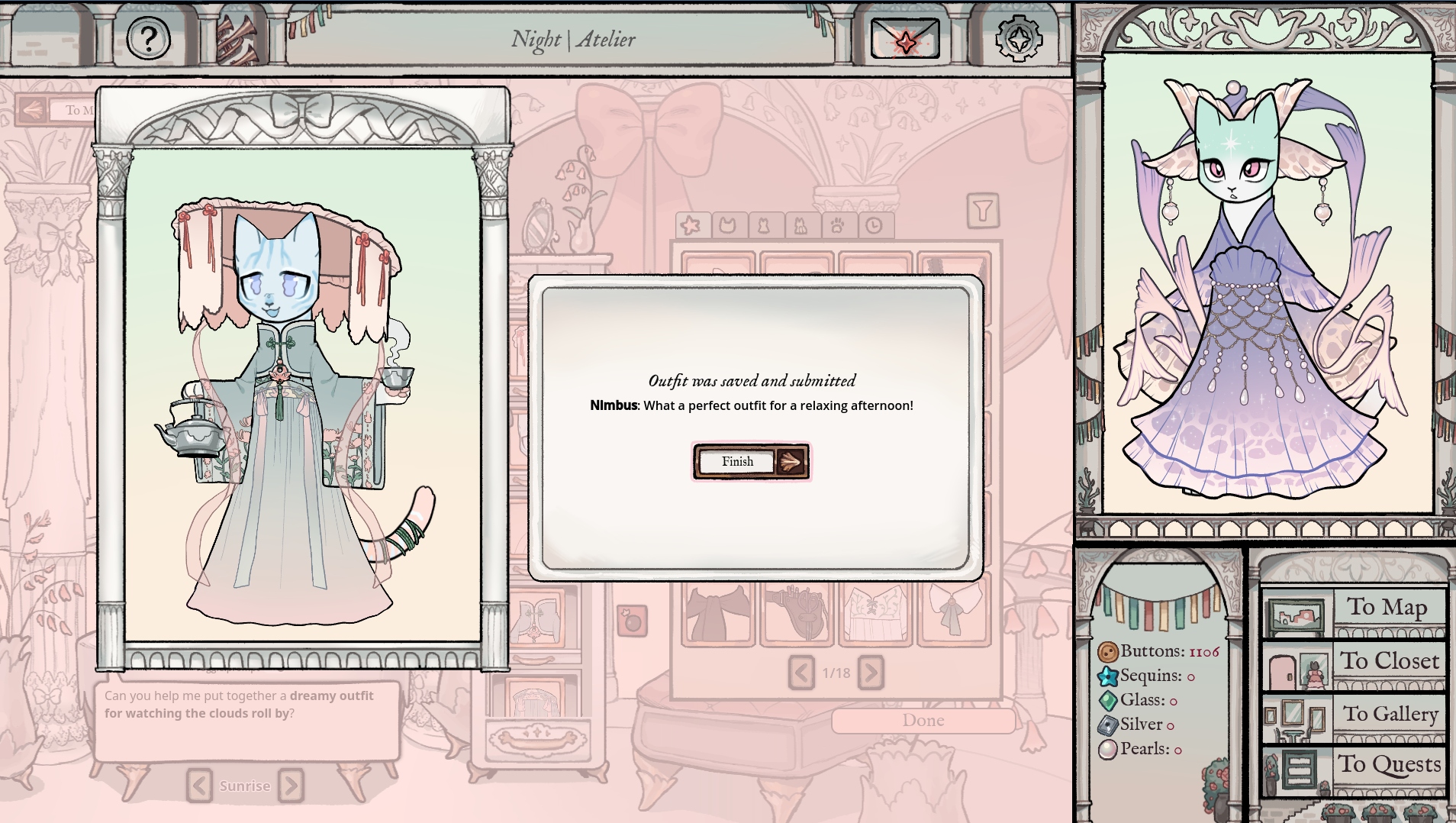Open the envelope mail icon
This screenshot has width=1456, height=823.
pyautogui.click(x=905, y=40)
